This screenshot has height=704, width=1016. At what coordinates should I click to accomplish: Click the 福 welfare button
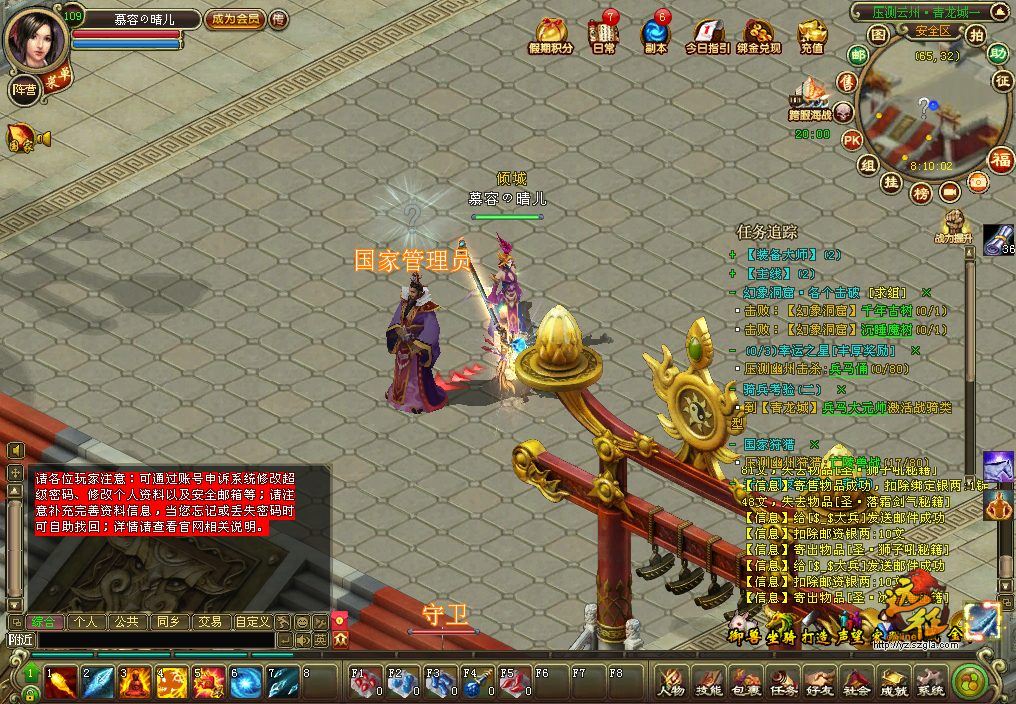point(1000,158)
